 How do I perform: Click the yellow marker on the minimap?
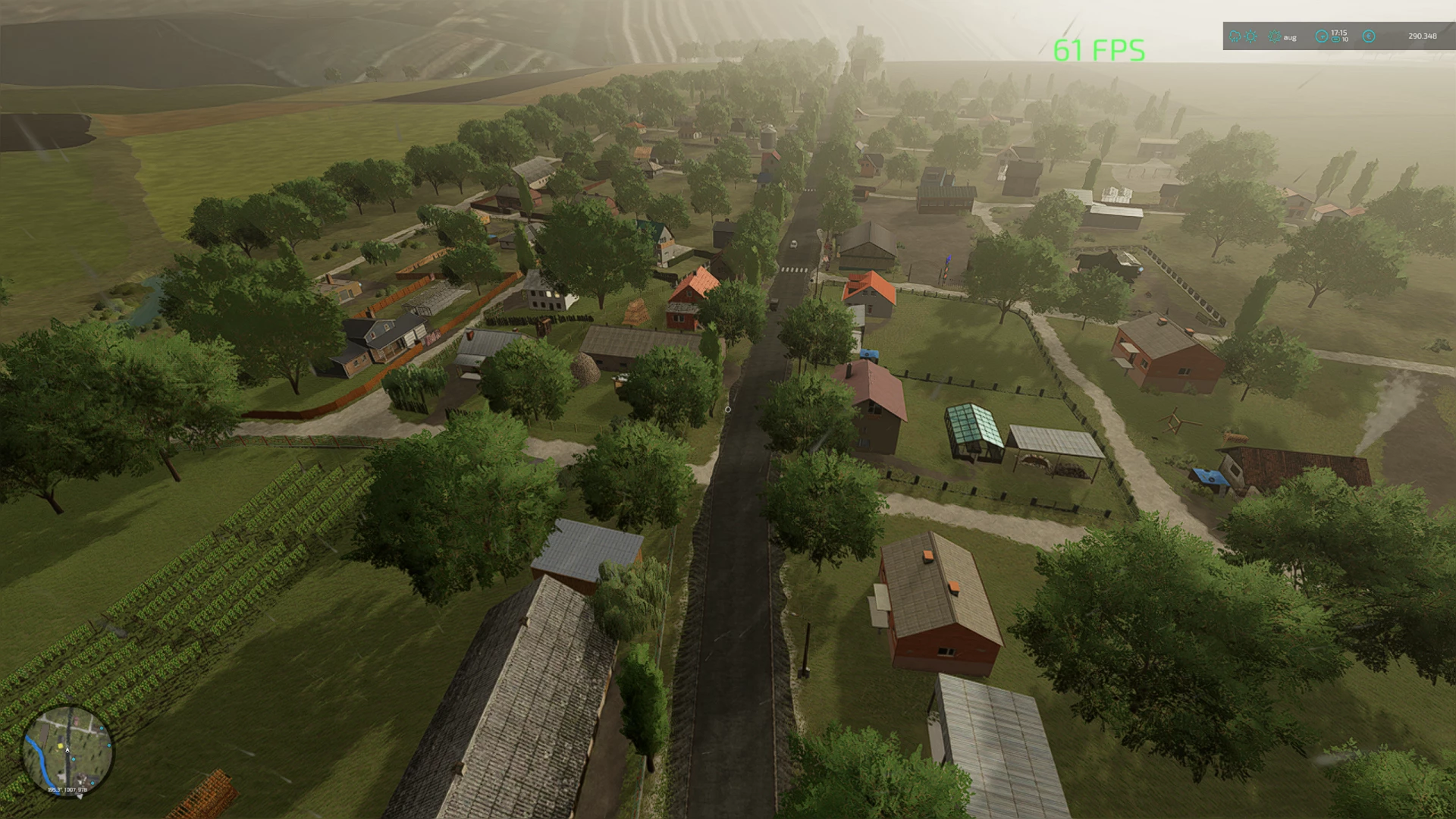61,746
